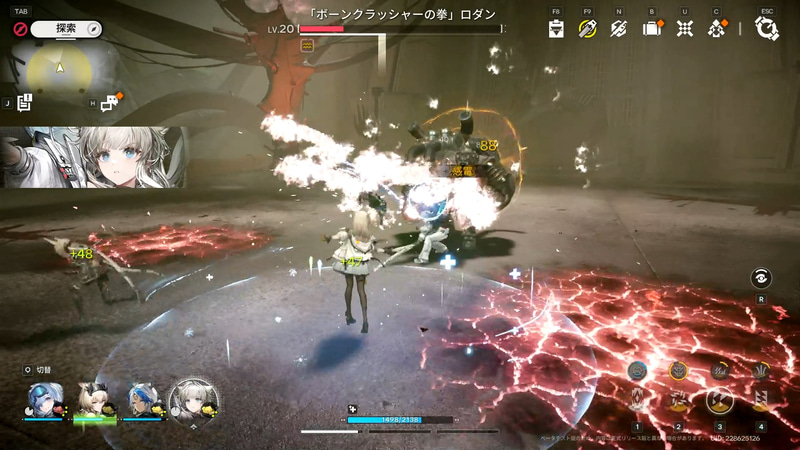Open the four-arrow cross icon in top bar

tap(684, 28)
